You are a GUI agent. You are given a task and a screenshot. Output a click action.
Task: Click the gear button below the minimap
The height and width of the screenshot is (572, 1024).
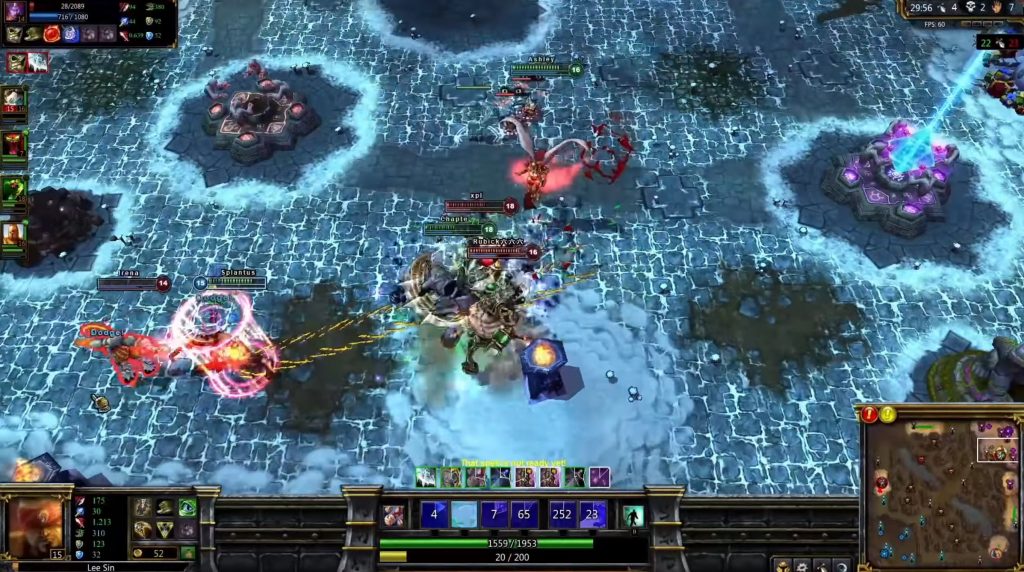point(804,565)
